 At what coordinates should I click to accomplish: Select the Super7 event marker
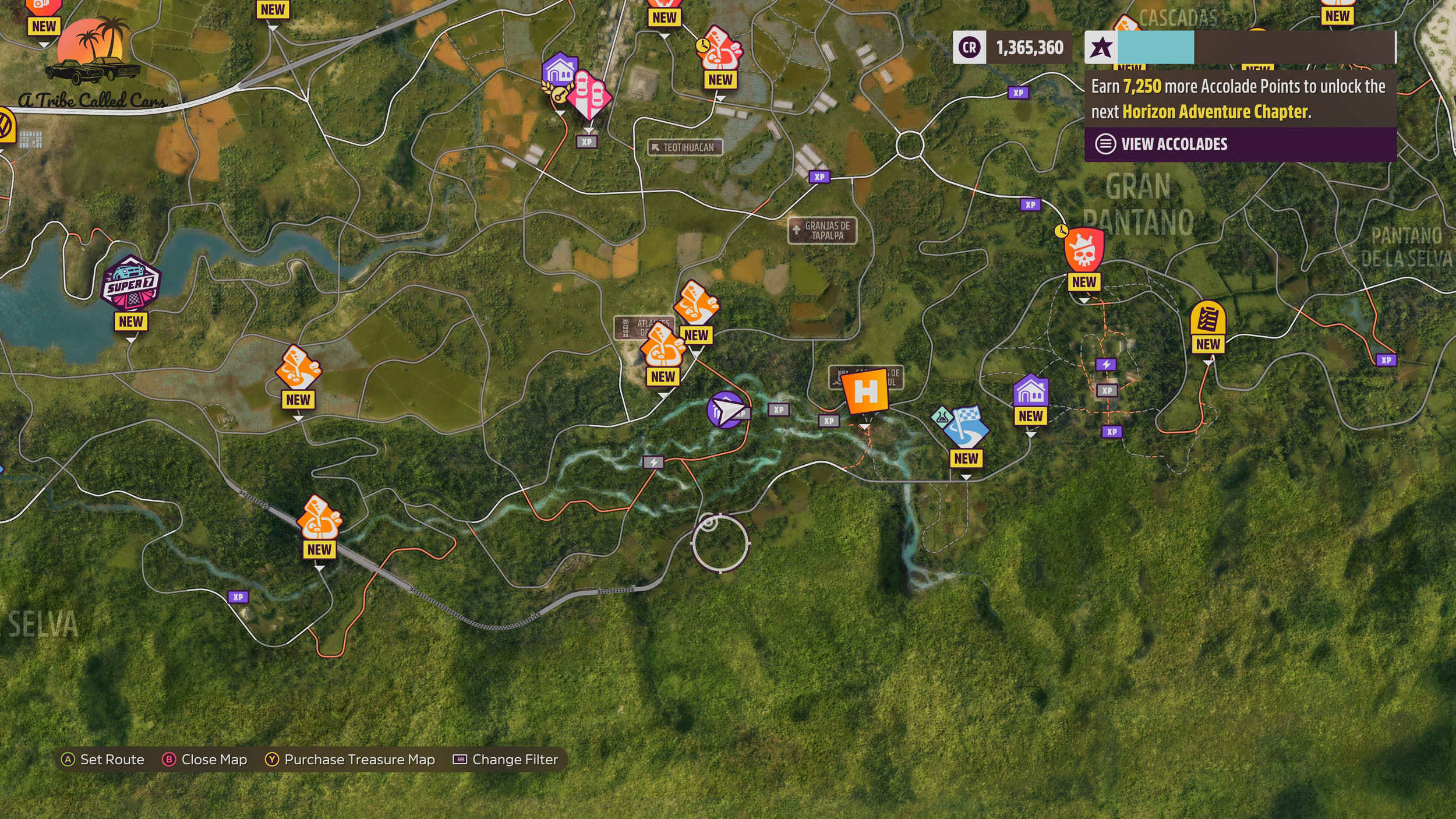click(x=131, y=283)
